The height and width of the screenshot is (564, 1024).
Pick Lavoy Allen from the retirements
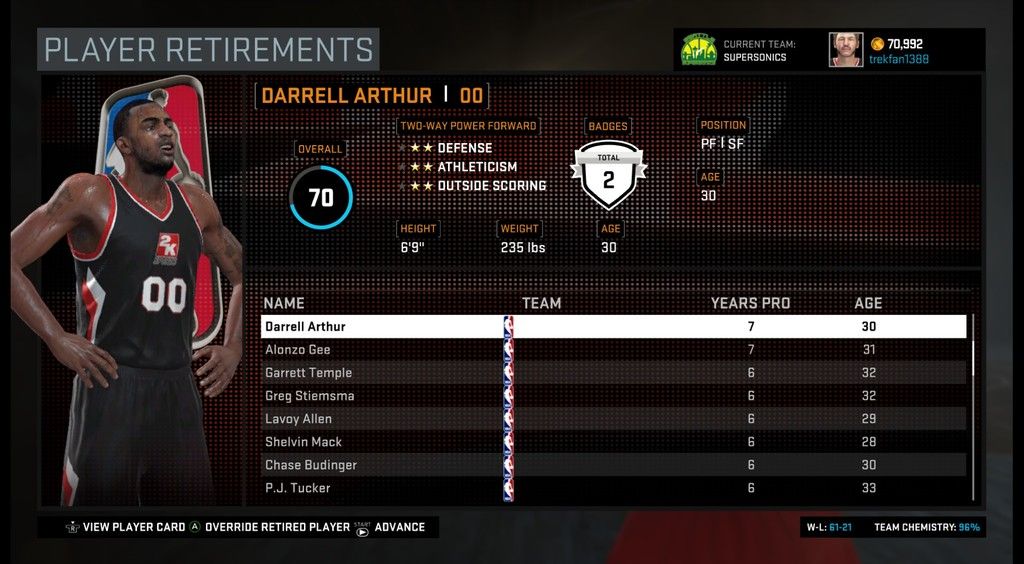[x=612, y=419]
